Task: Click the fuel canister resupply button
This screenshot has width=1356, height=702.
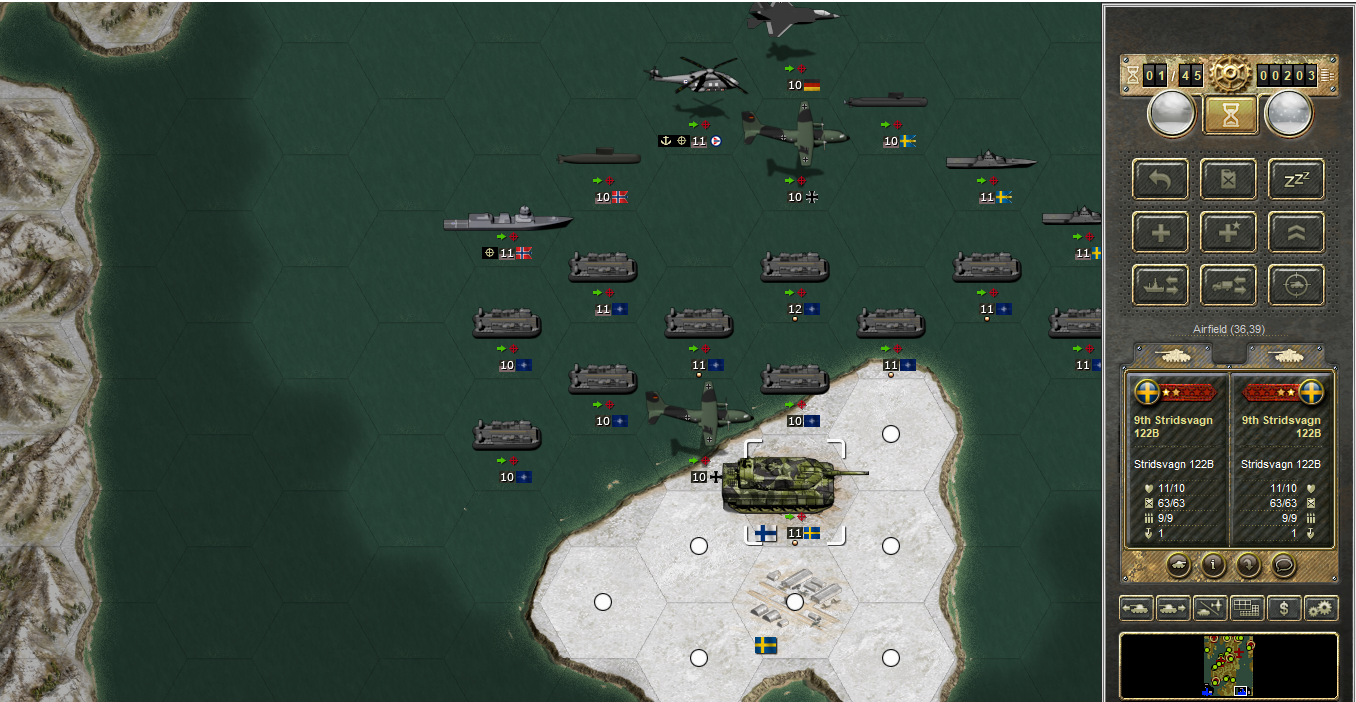Action: [x=1228, y=179]
